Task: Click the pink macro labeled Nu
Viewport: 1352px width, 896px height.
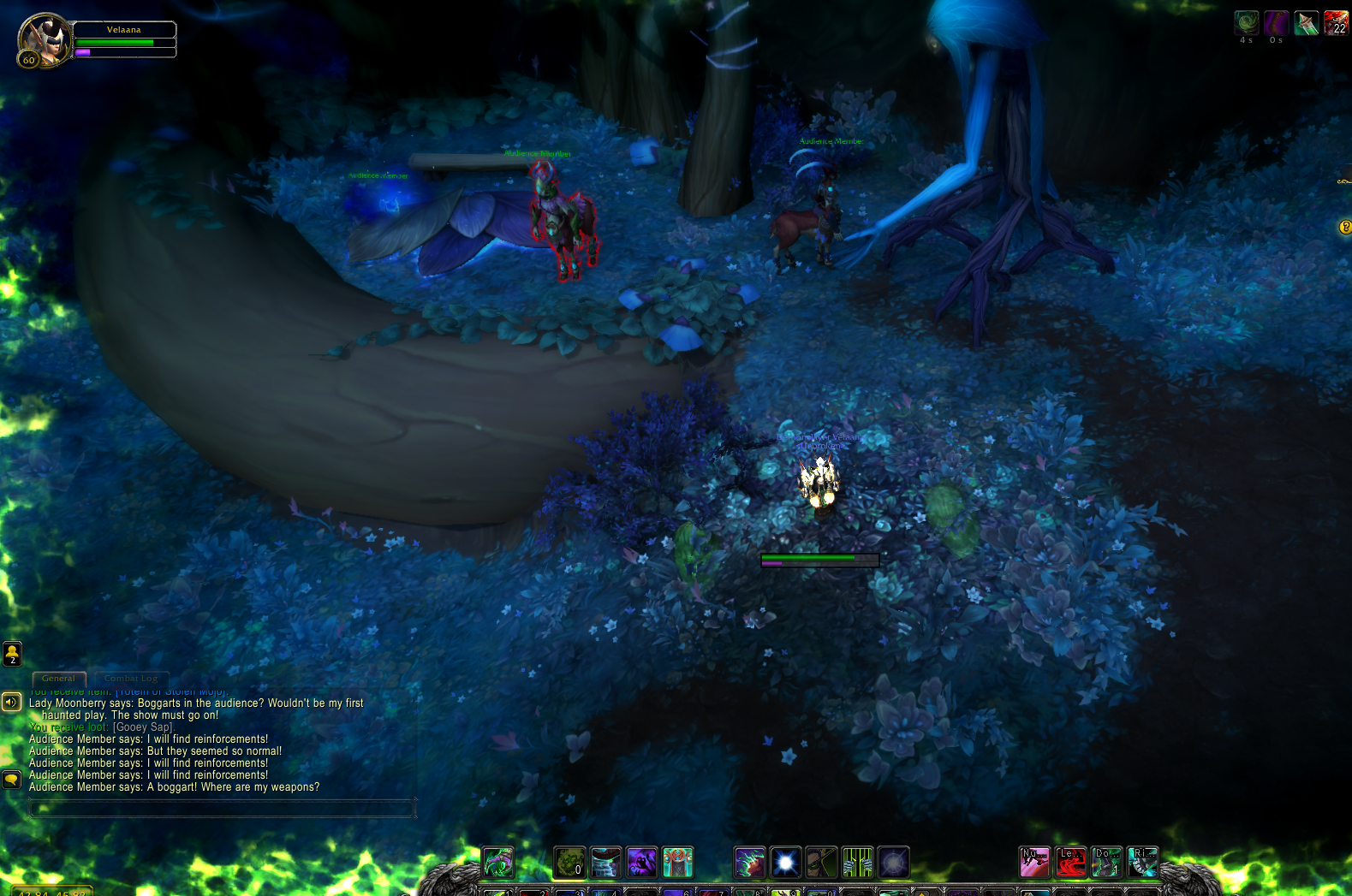Action: click(x=1034, y=863)
